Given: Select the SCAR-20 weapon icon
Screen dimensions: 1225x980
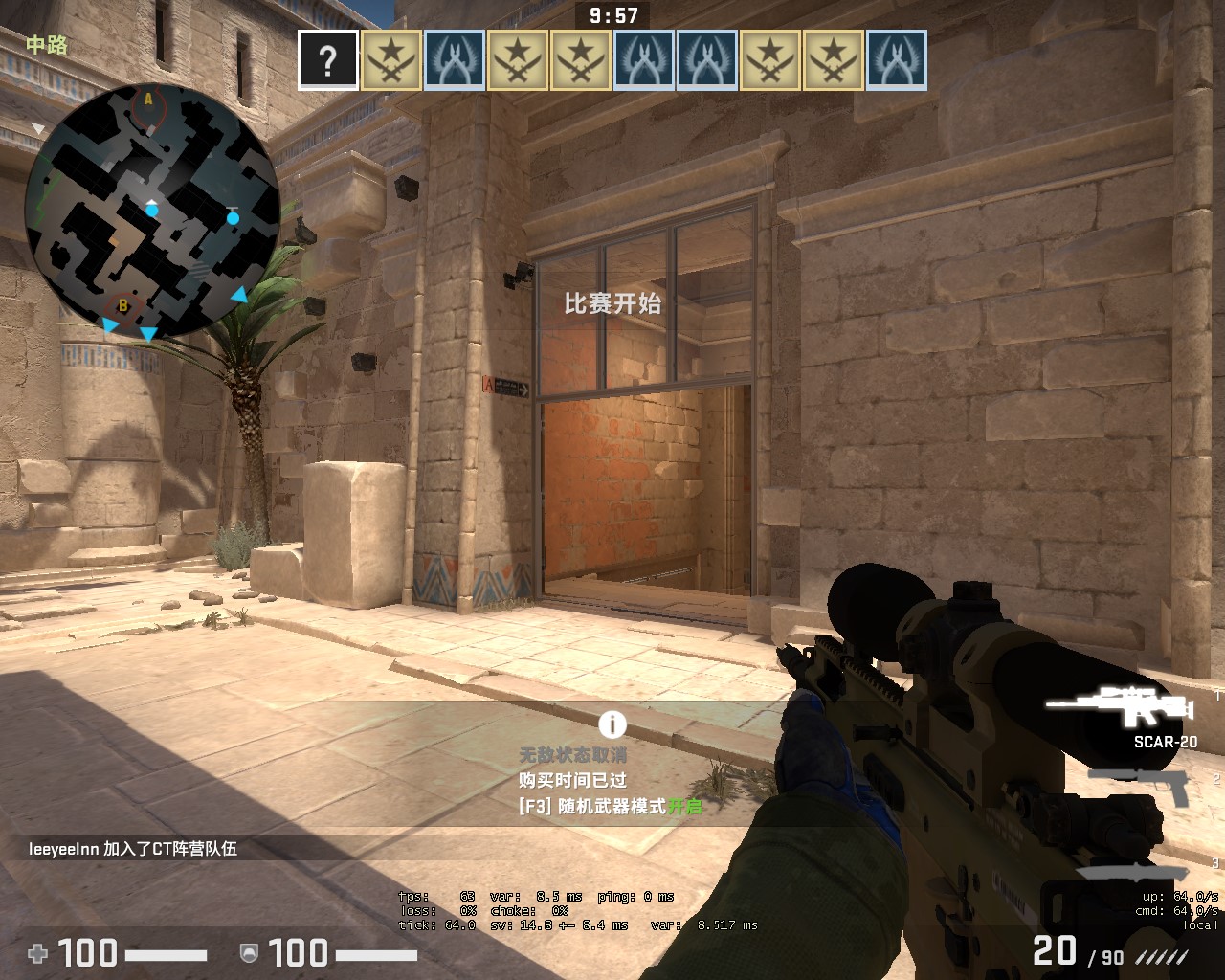Looking at the screenshot, I should pyautogui.click(x=1120, y=706).
